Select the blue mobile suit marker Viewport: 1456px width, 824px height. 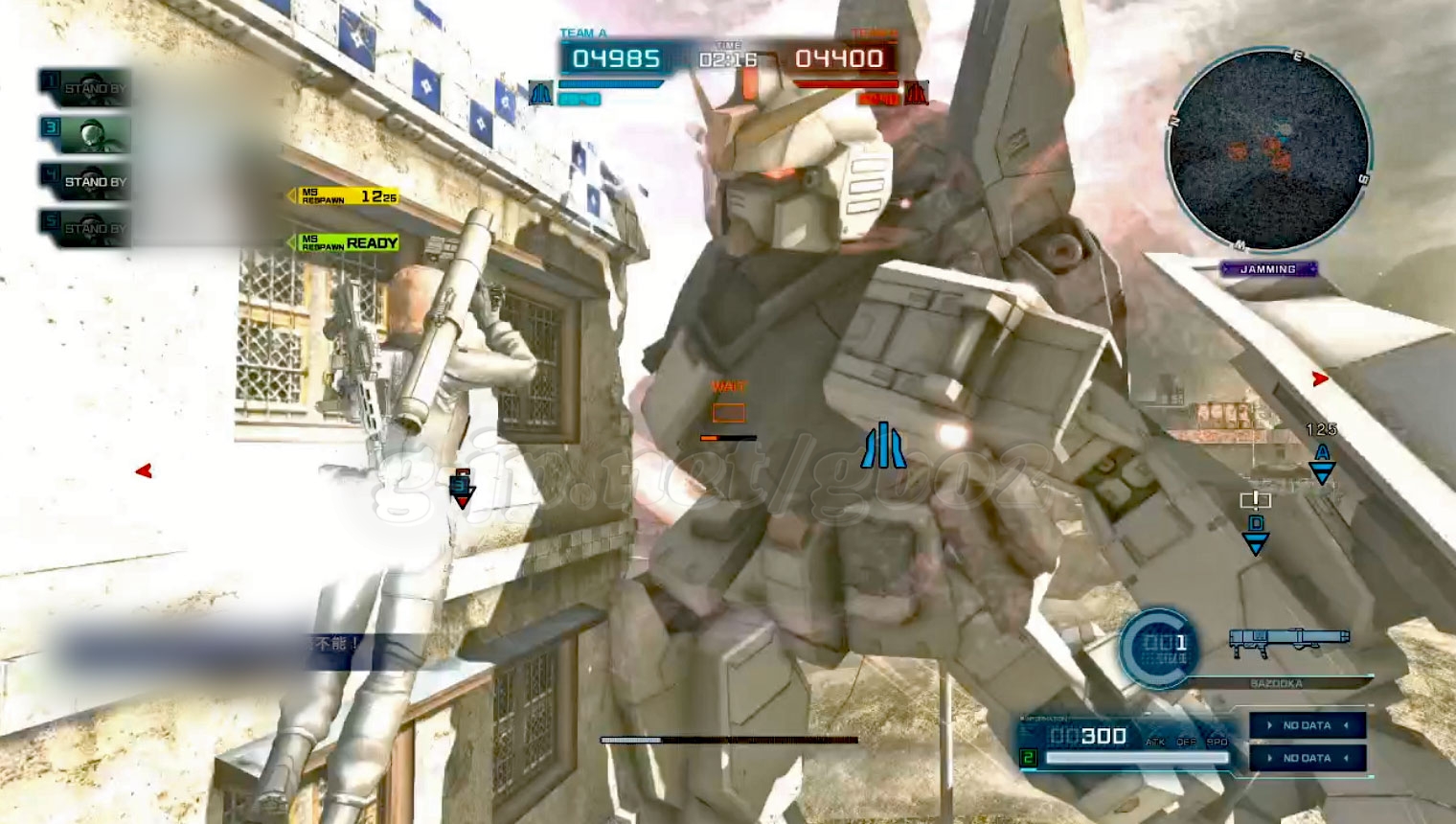pyautogui.click(x=883, y=446)
